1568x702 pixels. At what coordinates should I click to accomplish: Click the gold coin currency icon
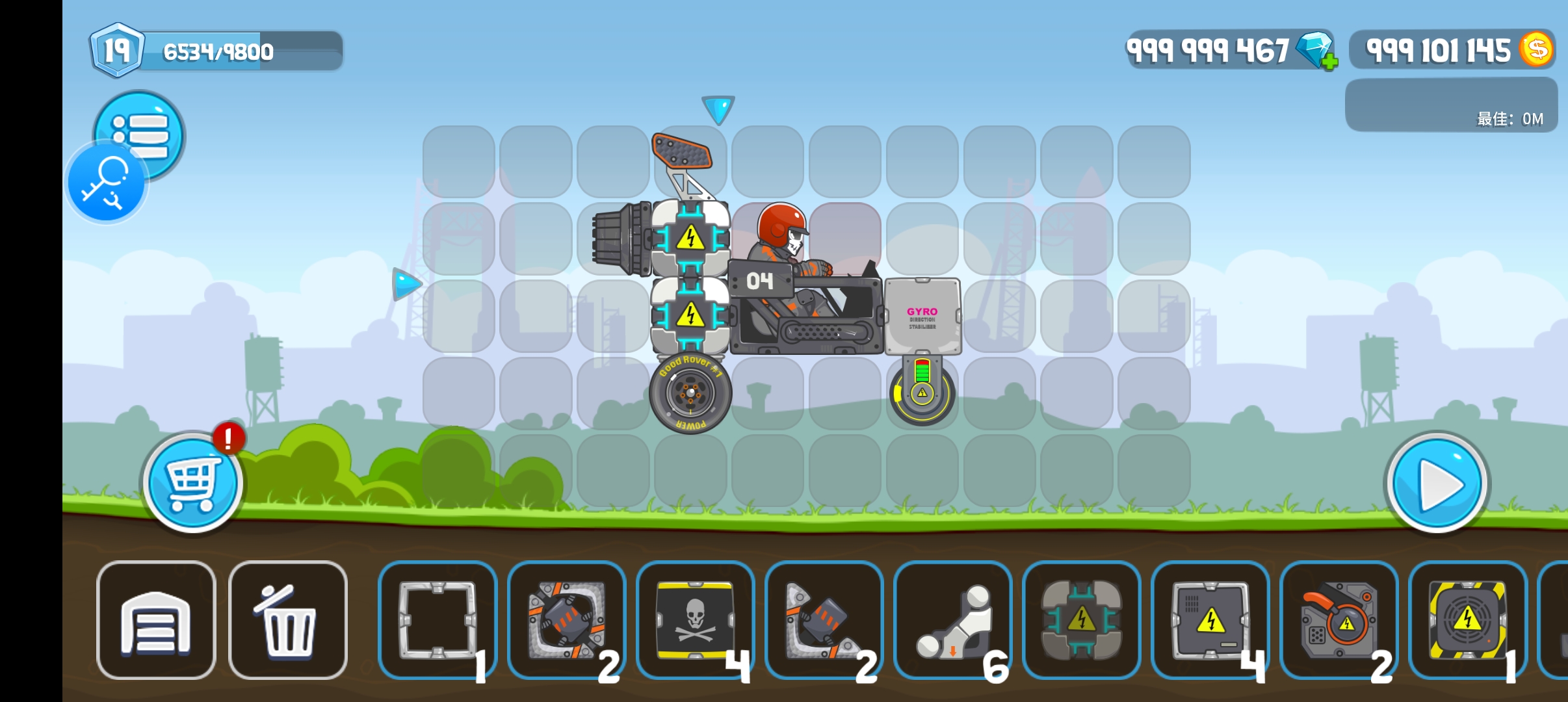(1537, 49)
